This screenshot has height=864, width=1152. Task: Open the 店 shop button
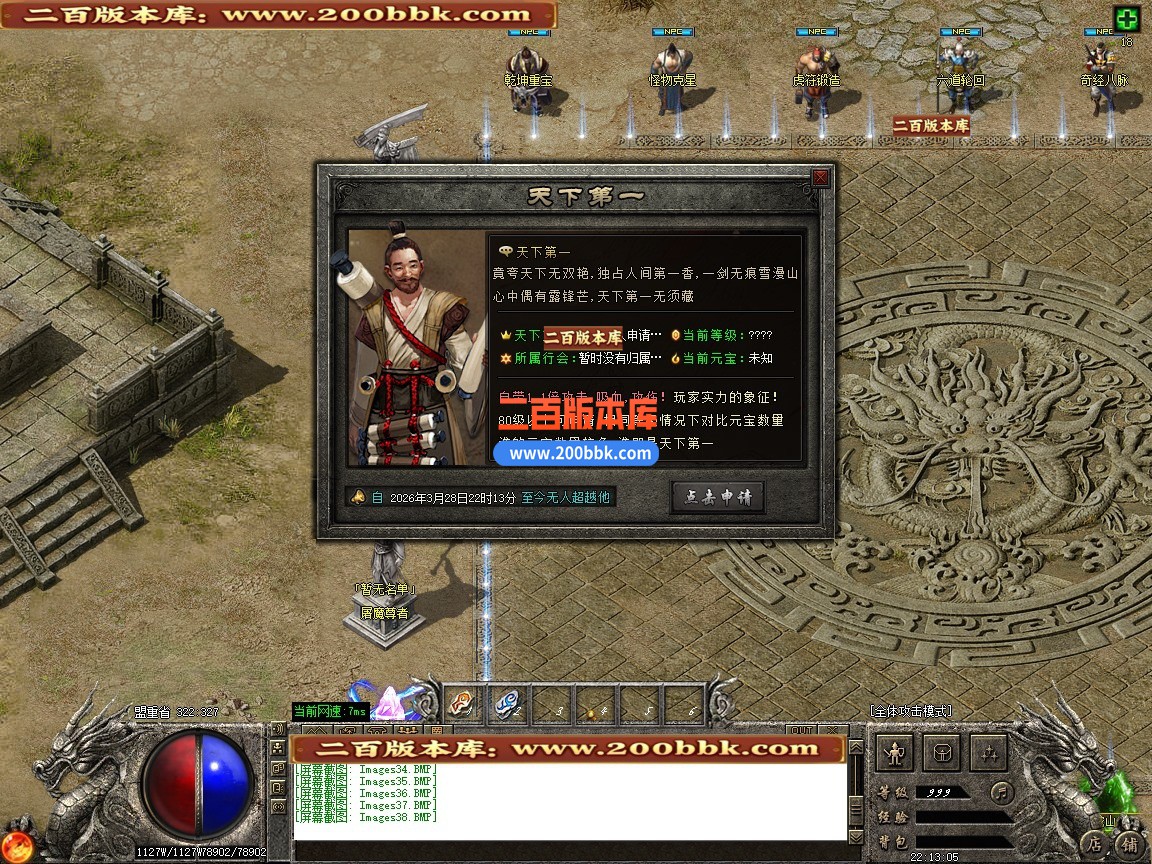coord(1096,842)
